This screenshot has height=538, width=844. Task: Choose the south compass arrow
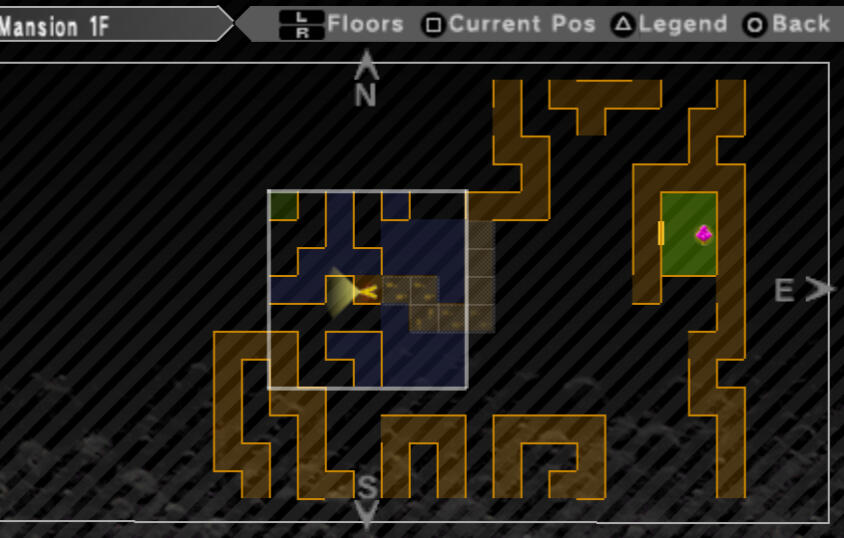pyautogui.click(x=367, y=516)
